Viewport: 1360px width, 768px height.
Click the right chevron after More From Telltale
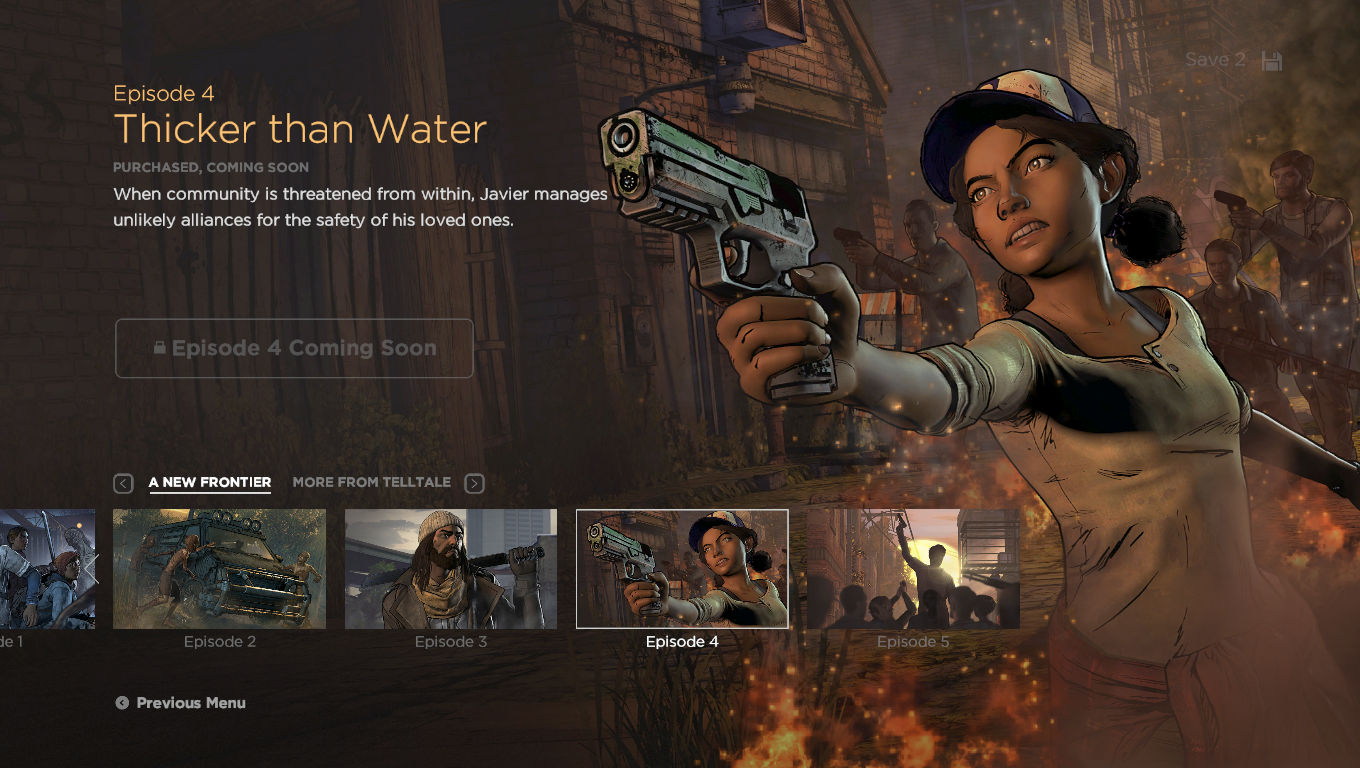click(474, 483)
